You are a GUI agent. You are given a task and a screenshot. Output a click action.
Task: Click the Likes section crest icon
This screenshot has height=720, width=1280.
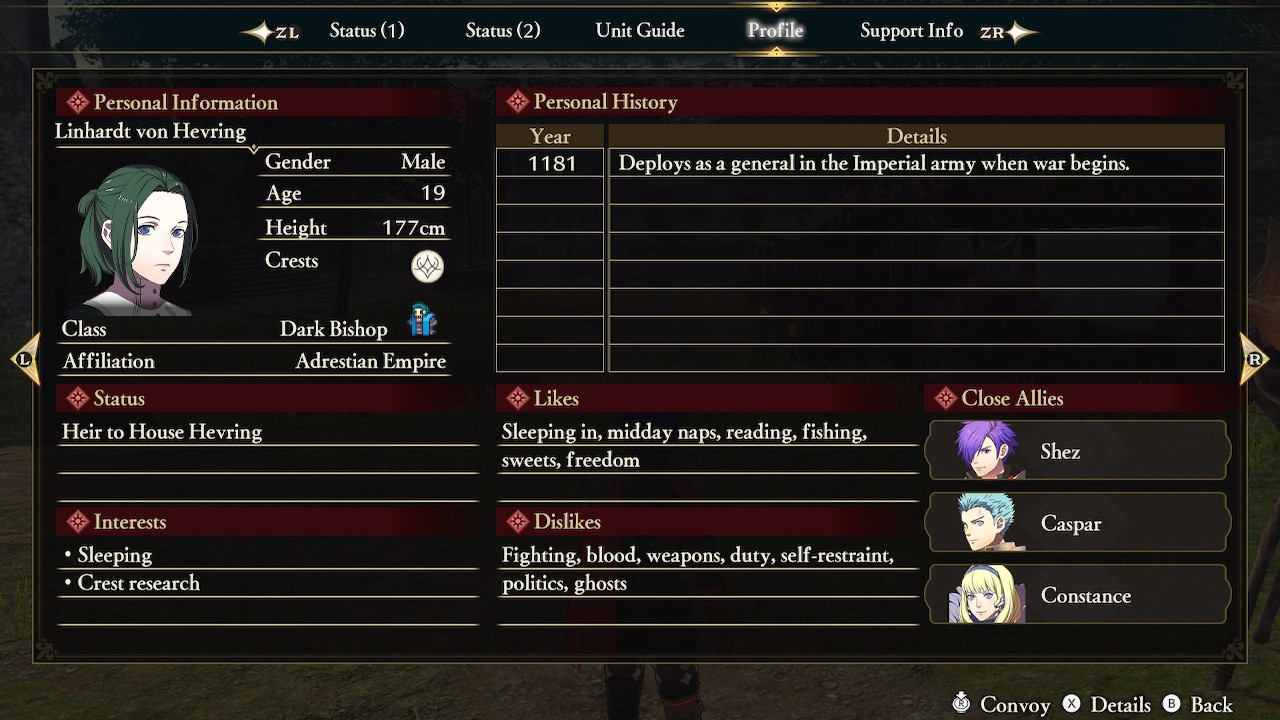click(x=517, y=398)
